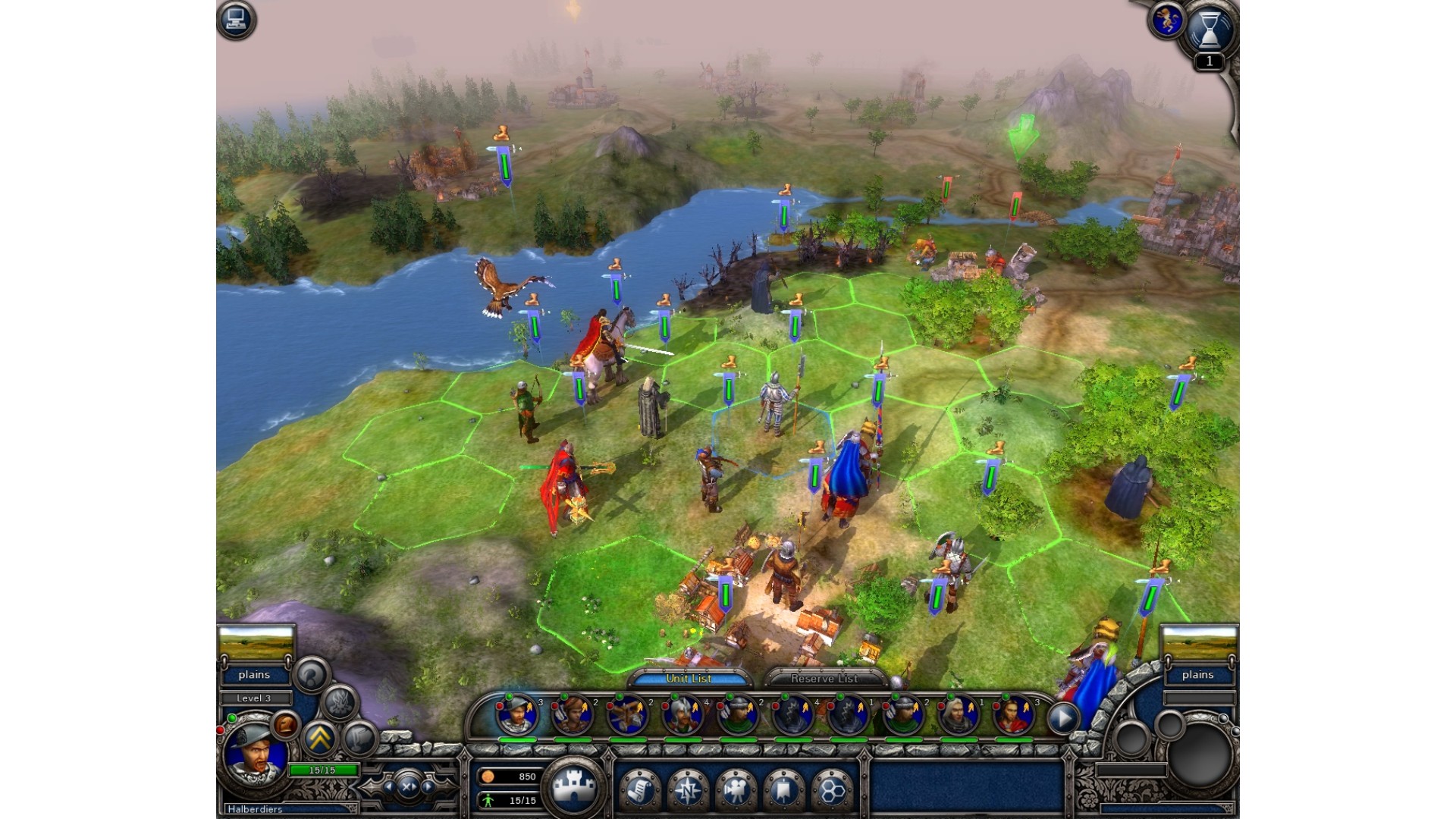Select the ballista unit in the unit list

626,715
